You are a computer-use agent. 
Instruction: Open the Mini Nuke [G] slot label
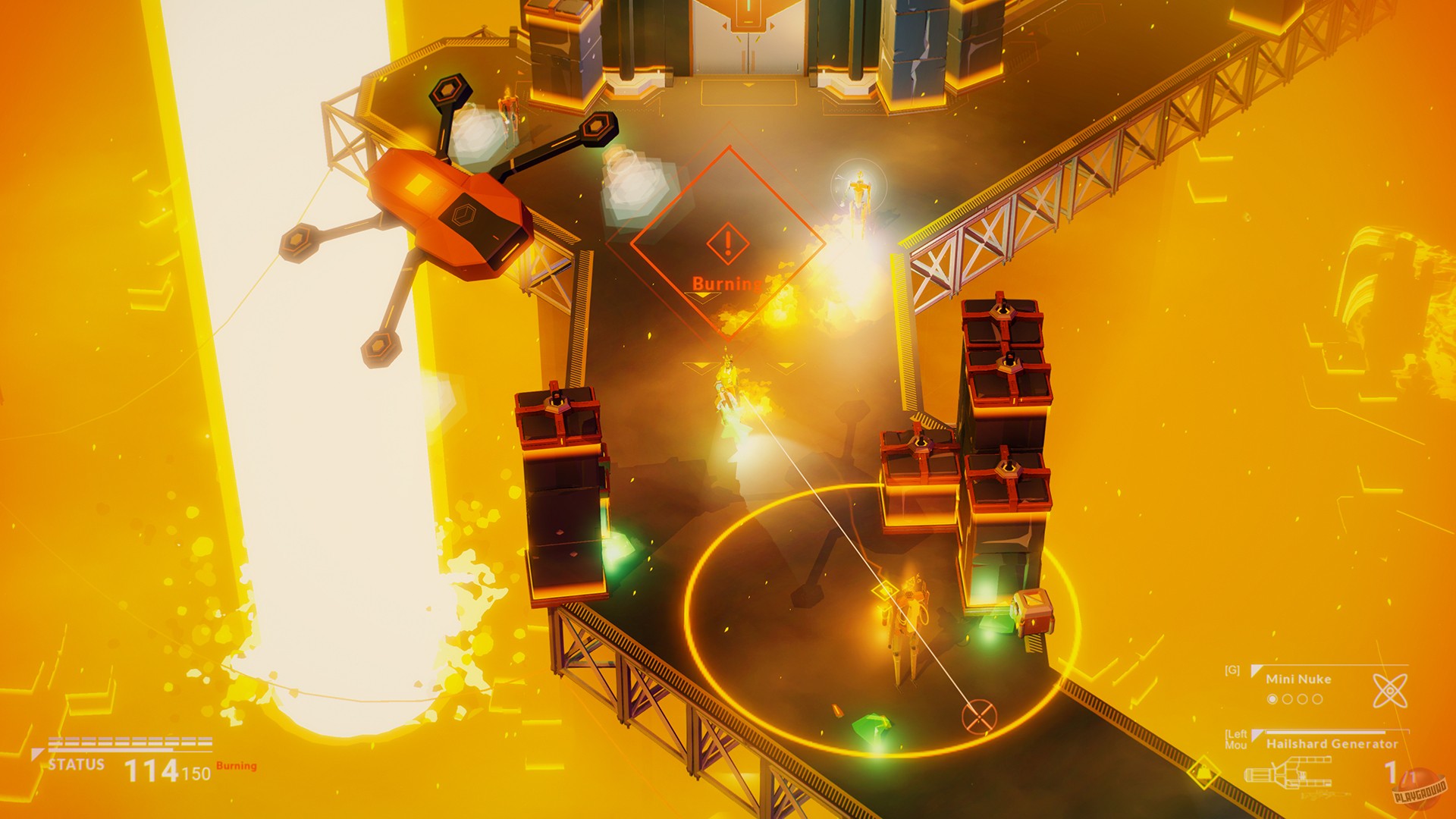[x=1232, y=670]
